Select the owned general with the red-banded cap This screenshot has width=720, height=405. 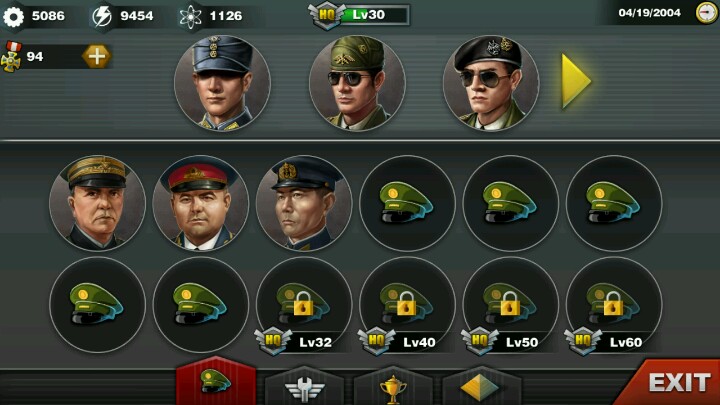201,203
